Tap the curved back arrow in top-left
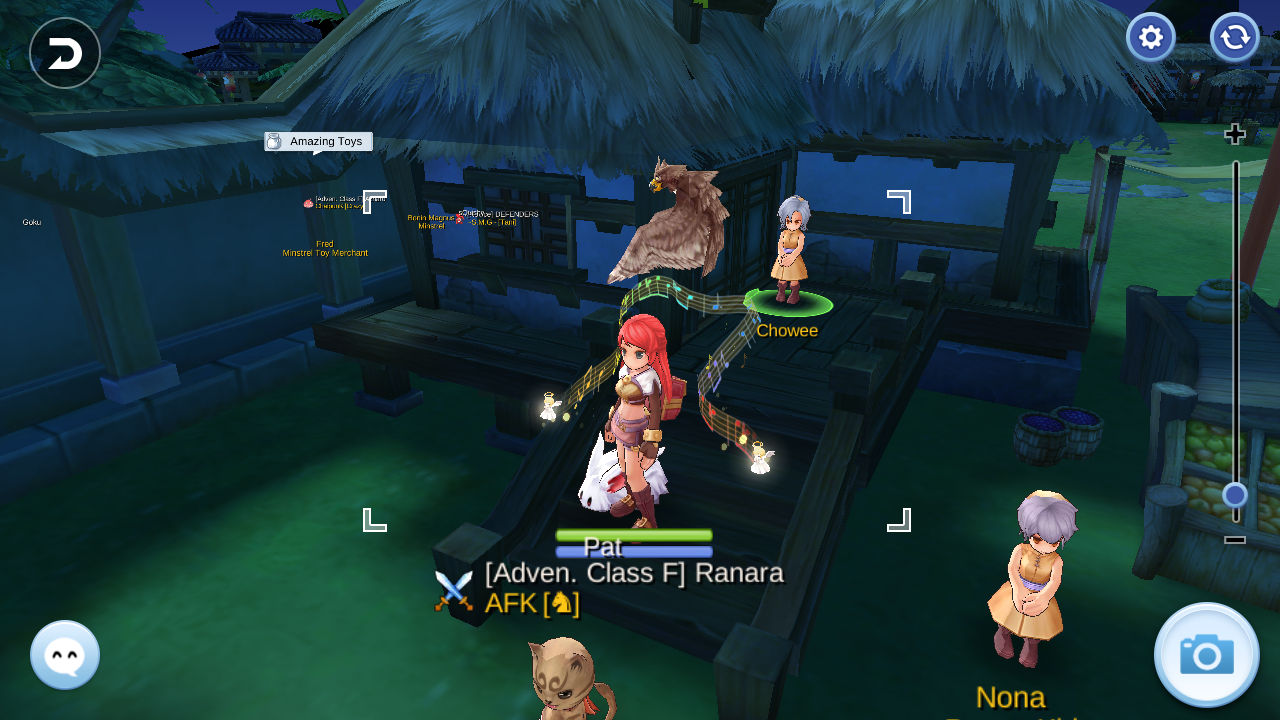The height and width of the screenshot is (720, 1280). (64, 53)
